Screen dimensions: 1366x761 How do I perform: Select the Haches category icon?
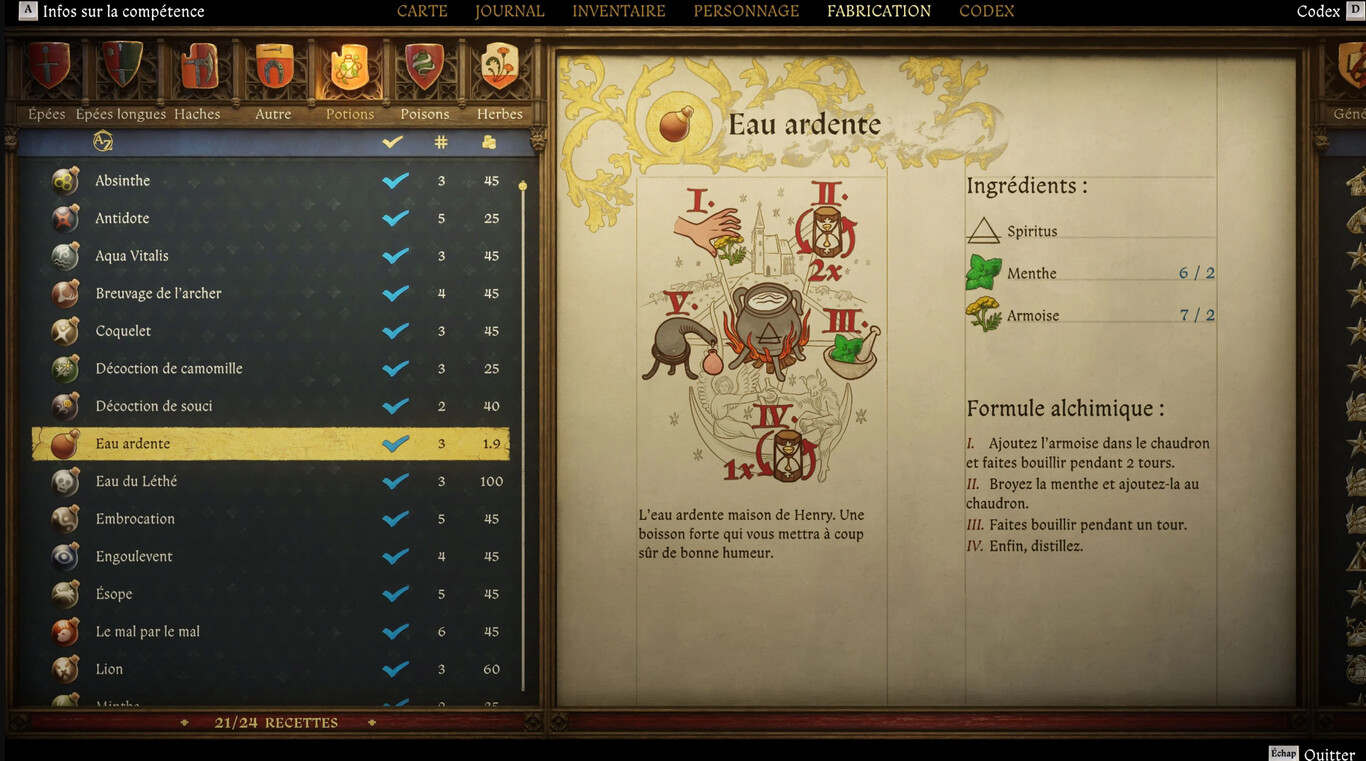click(198, 68)
